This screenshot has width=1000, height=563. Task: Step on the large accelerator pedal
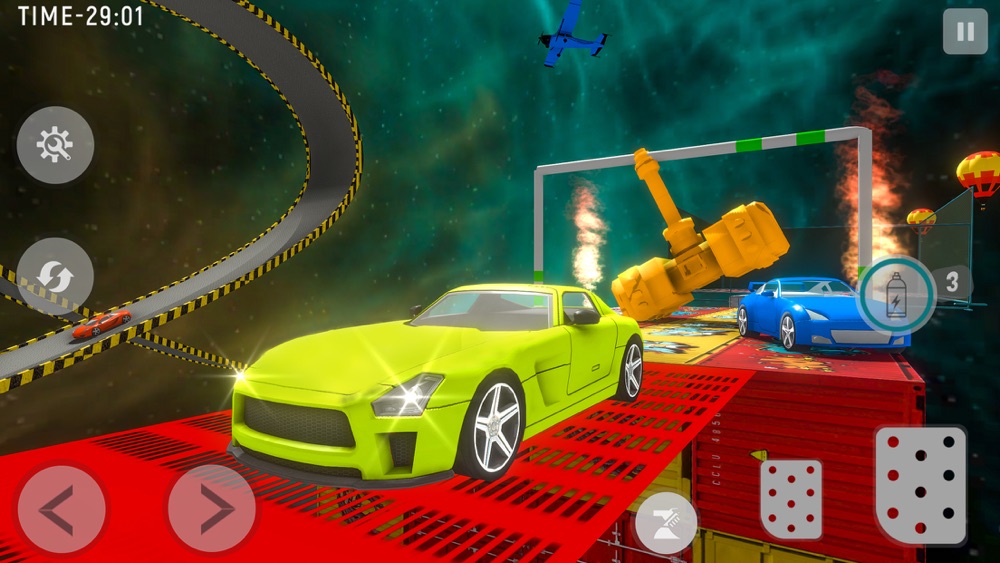tap(921, 484)
